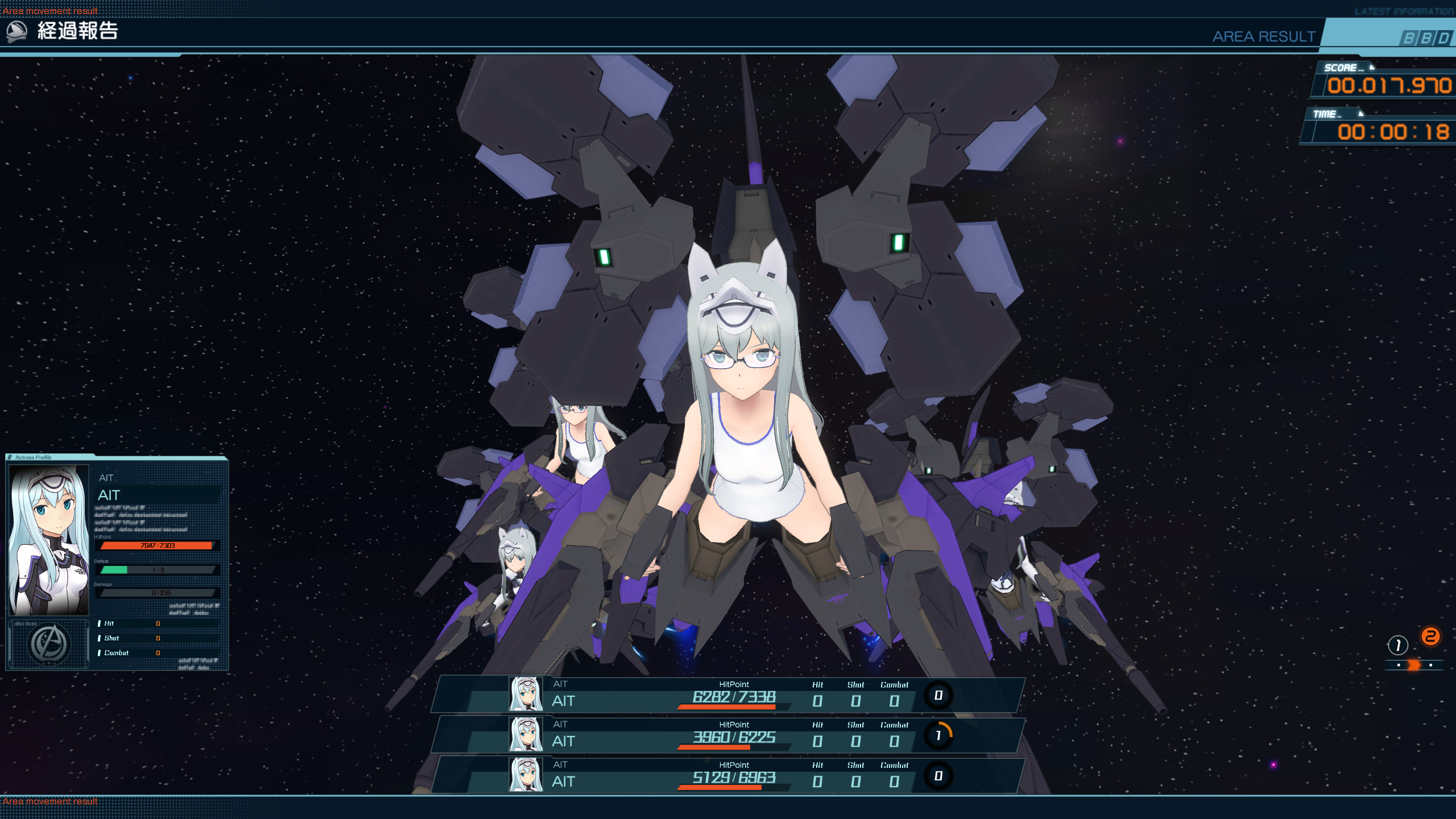Click the Actress Profile portrait
Viewport: 1456px width, 819px height.
[x=49, y=540]
